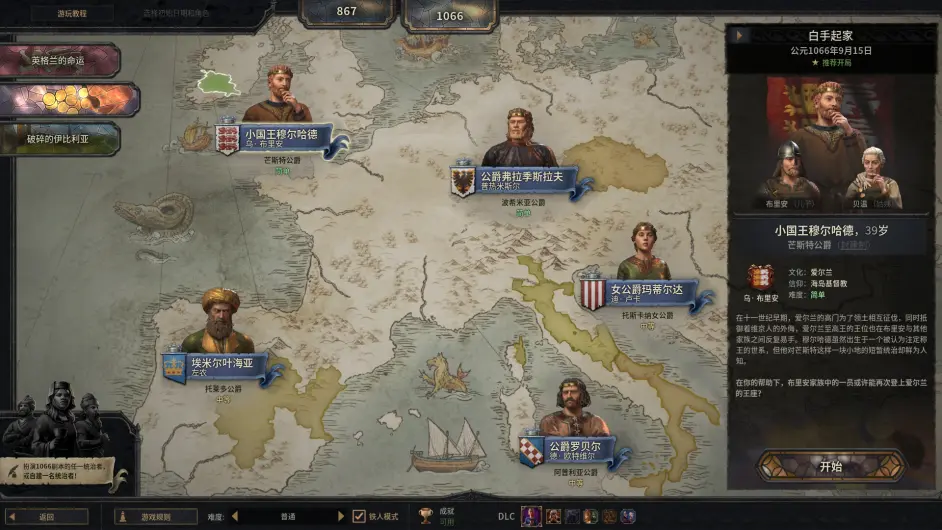
Task: Open the 游戏规则 game rules
Action: click(155, 517)
